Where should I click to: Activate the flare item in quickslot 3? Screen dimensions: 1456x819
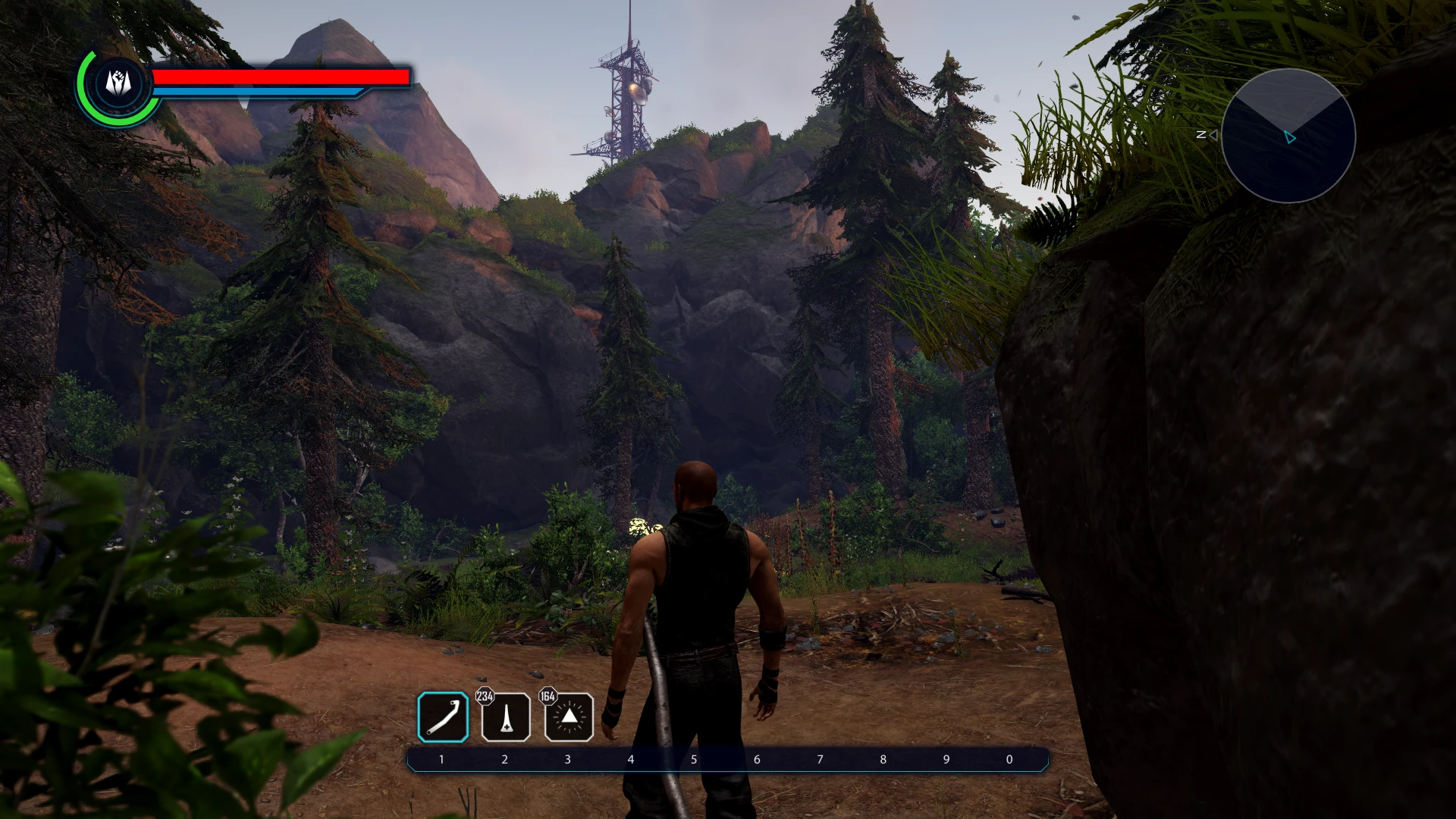(568, 719)
